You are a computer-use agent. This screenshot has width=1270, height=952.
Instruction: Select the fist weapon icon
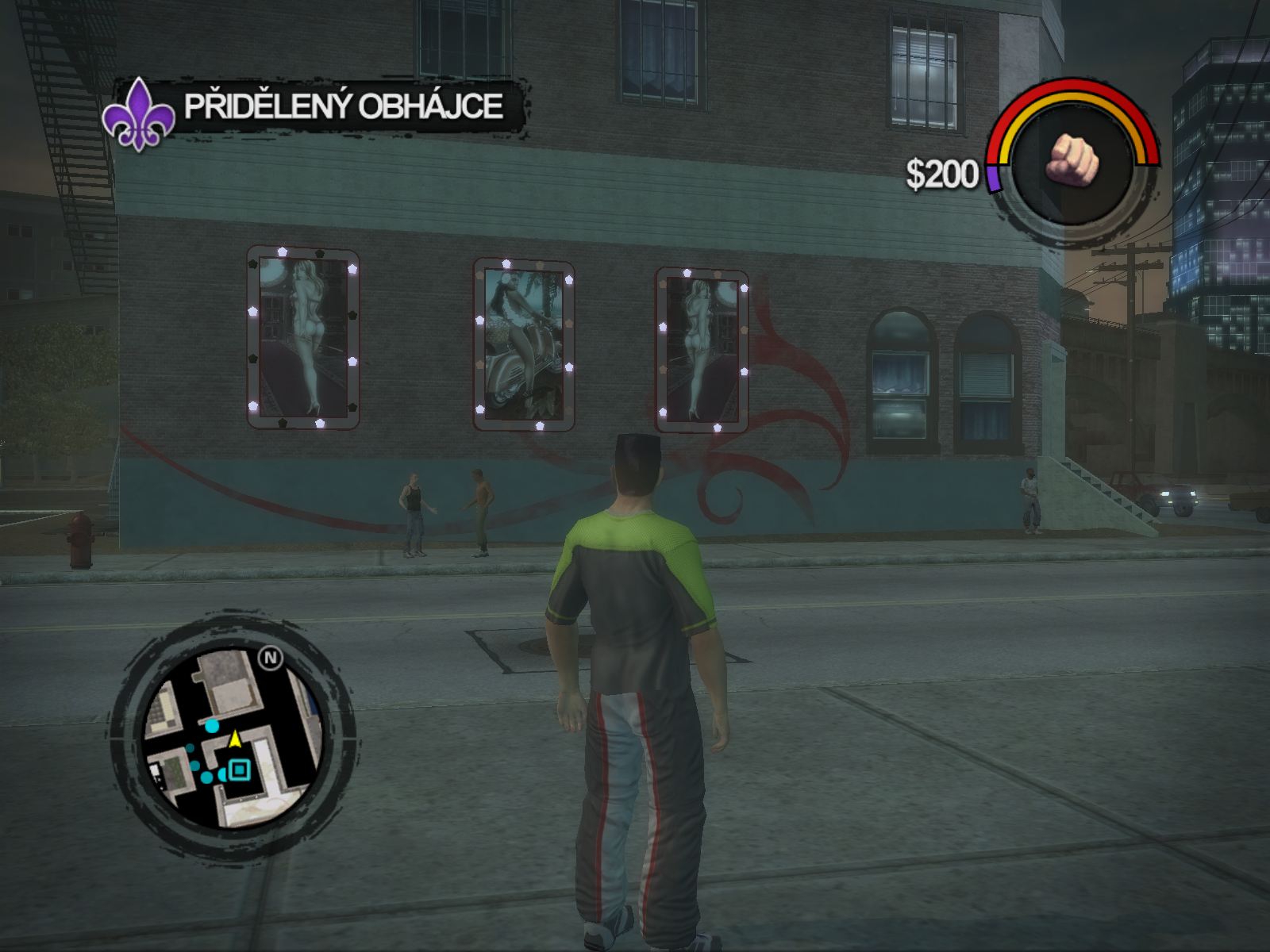click(1072, 160)
